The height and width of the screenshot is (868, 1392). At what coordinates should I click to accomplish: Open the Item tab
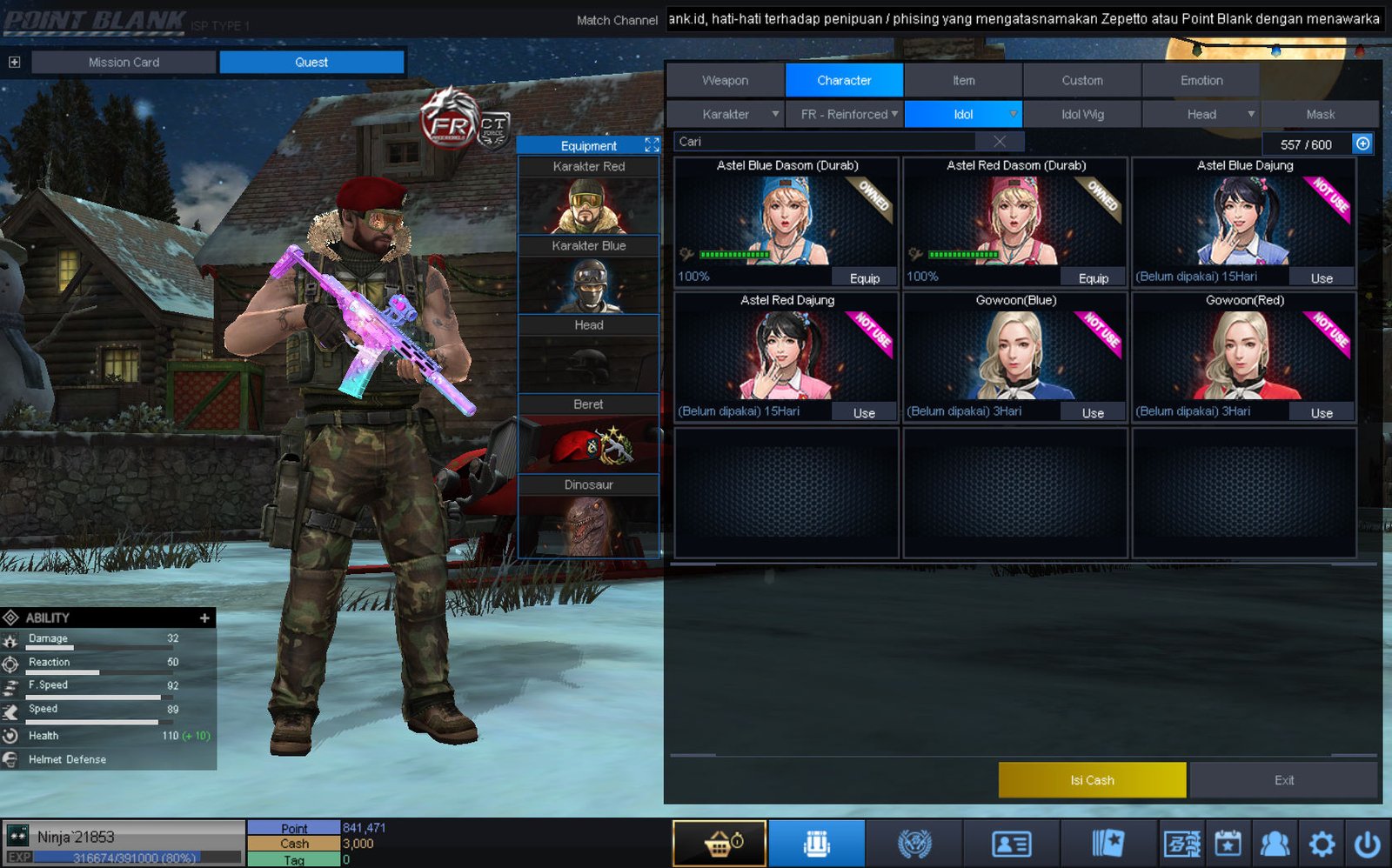(x=963, y=80)
